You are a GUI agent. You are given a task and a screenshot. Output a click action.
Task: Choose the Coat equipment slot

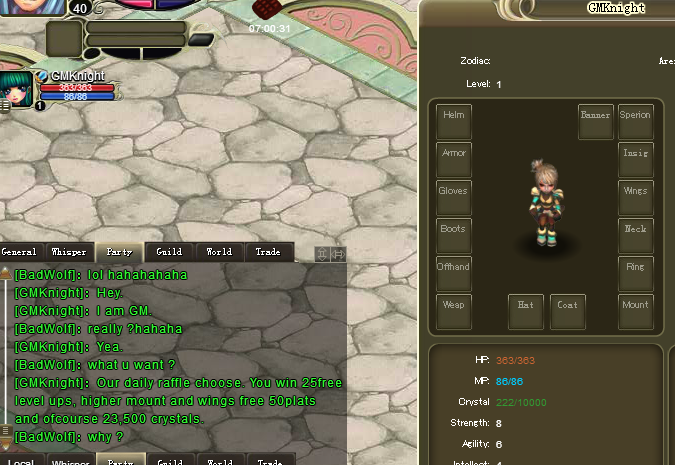coord(568,312)
